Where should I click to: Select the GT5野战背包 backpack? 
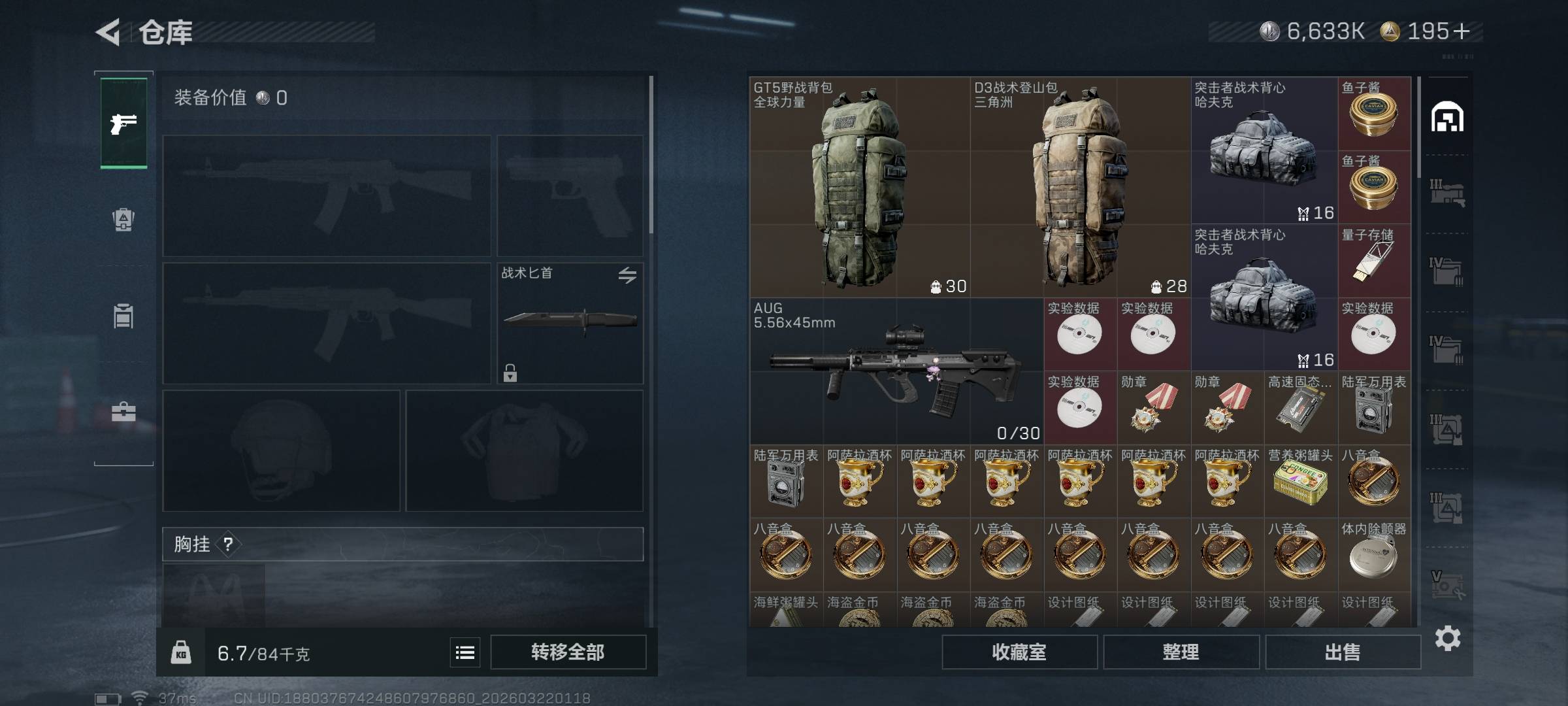(x=859, y=188)
